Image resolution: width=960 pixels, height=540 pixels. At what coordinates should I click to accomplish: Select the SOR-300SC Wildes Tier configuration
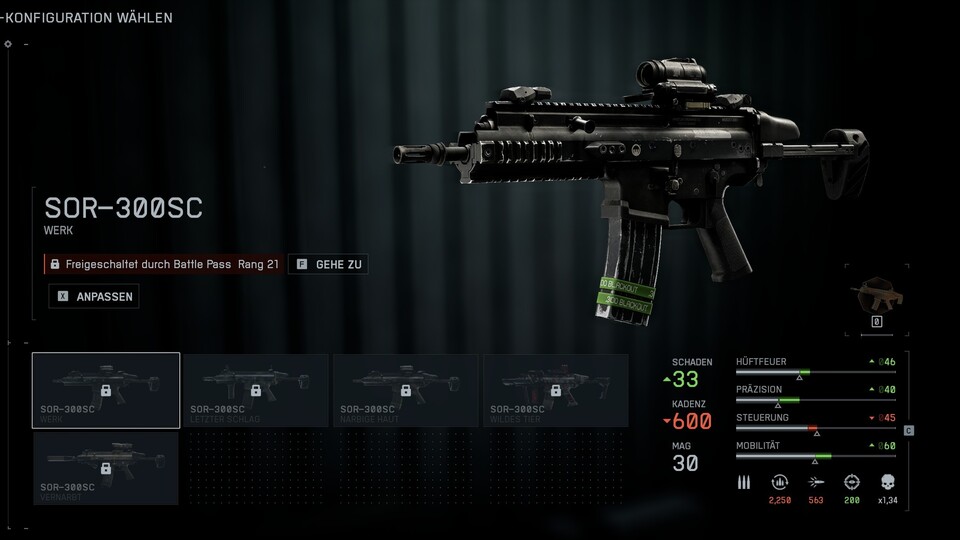click(556, 390)
